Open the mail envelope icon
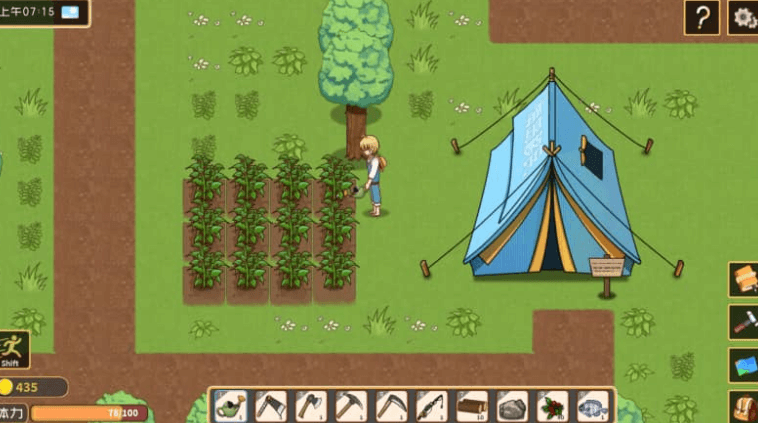Screen dimensions: 758x423 (x=70, y=12)
